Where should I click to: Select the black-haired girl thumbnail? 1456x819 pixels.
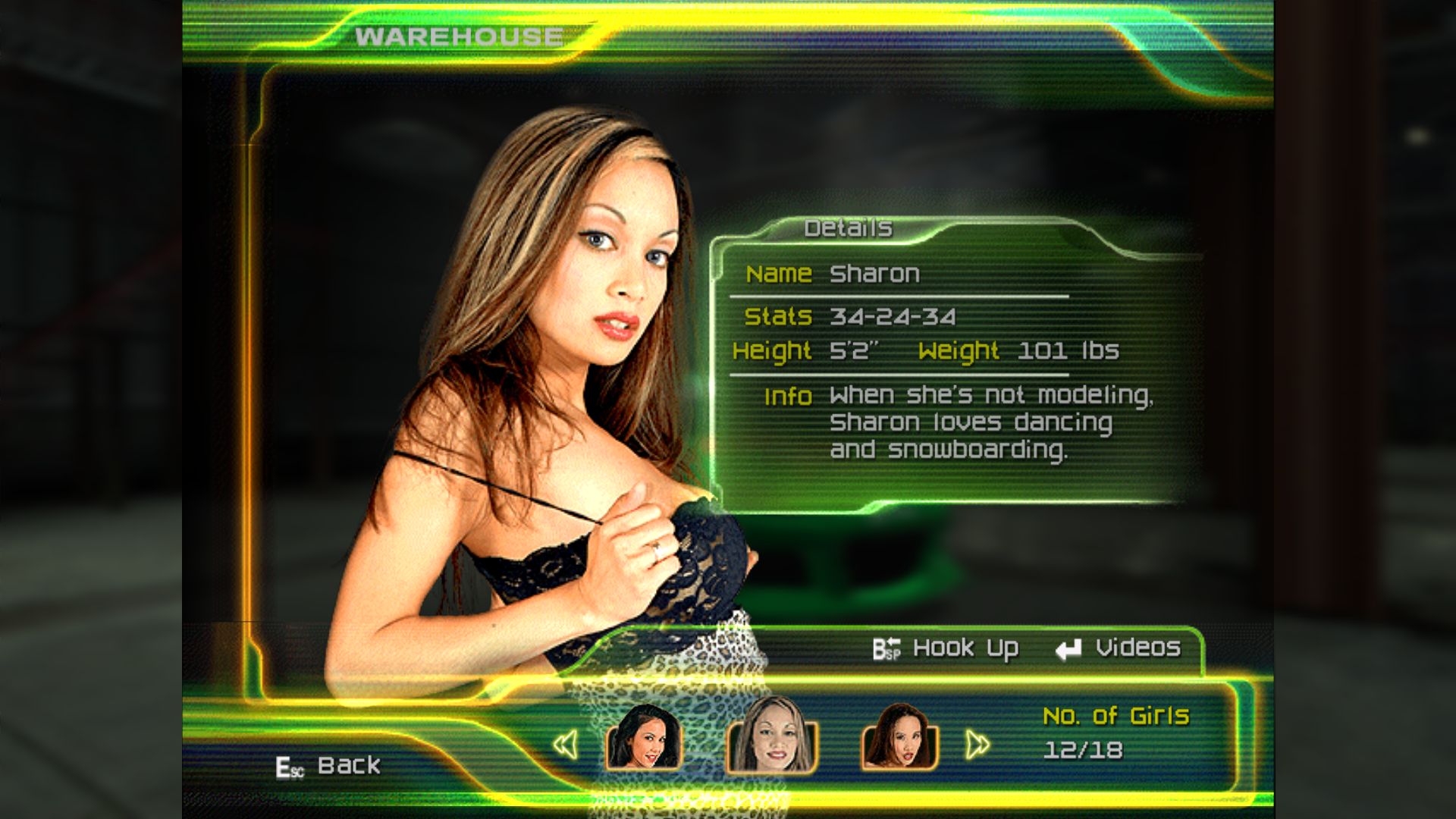pyautogui.click(x=644, y=738)
